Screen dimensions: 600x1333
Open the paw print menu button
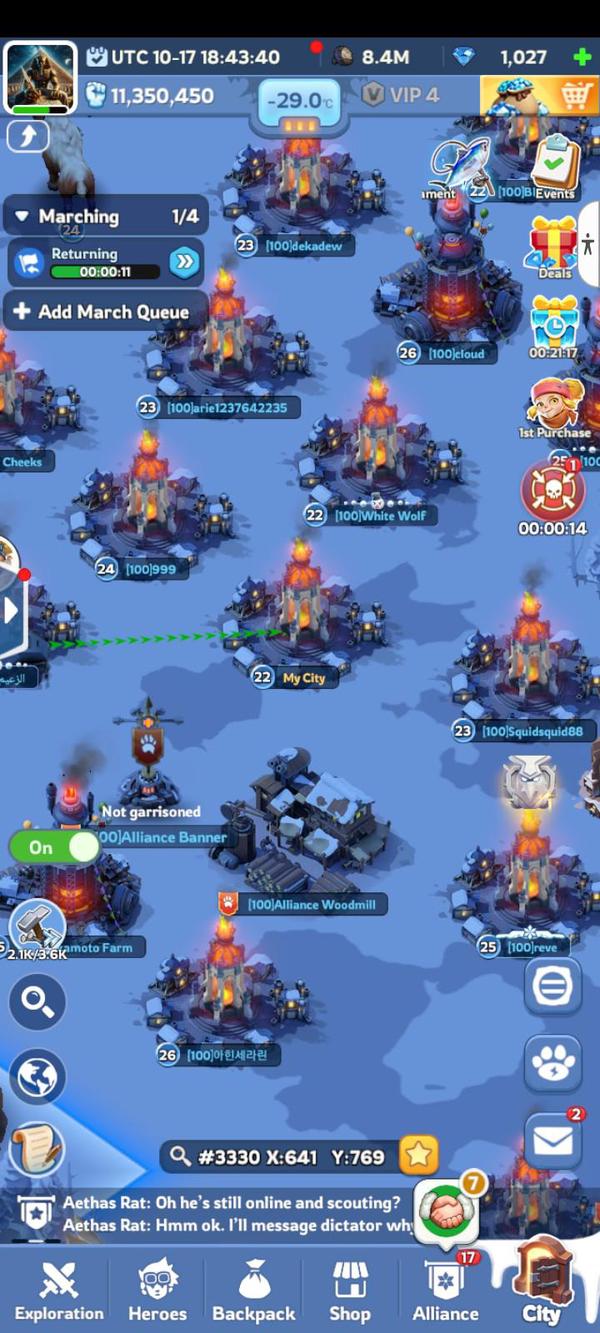(x=552, y=1063)
